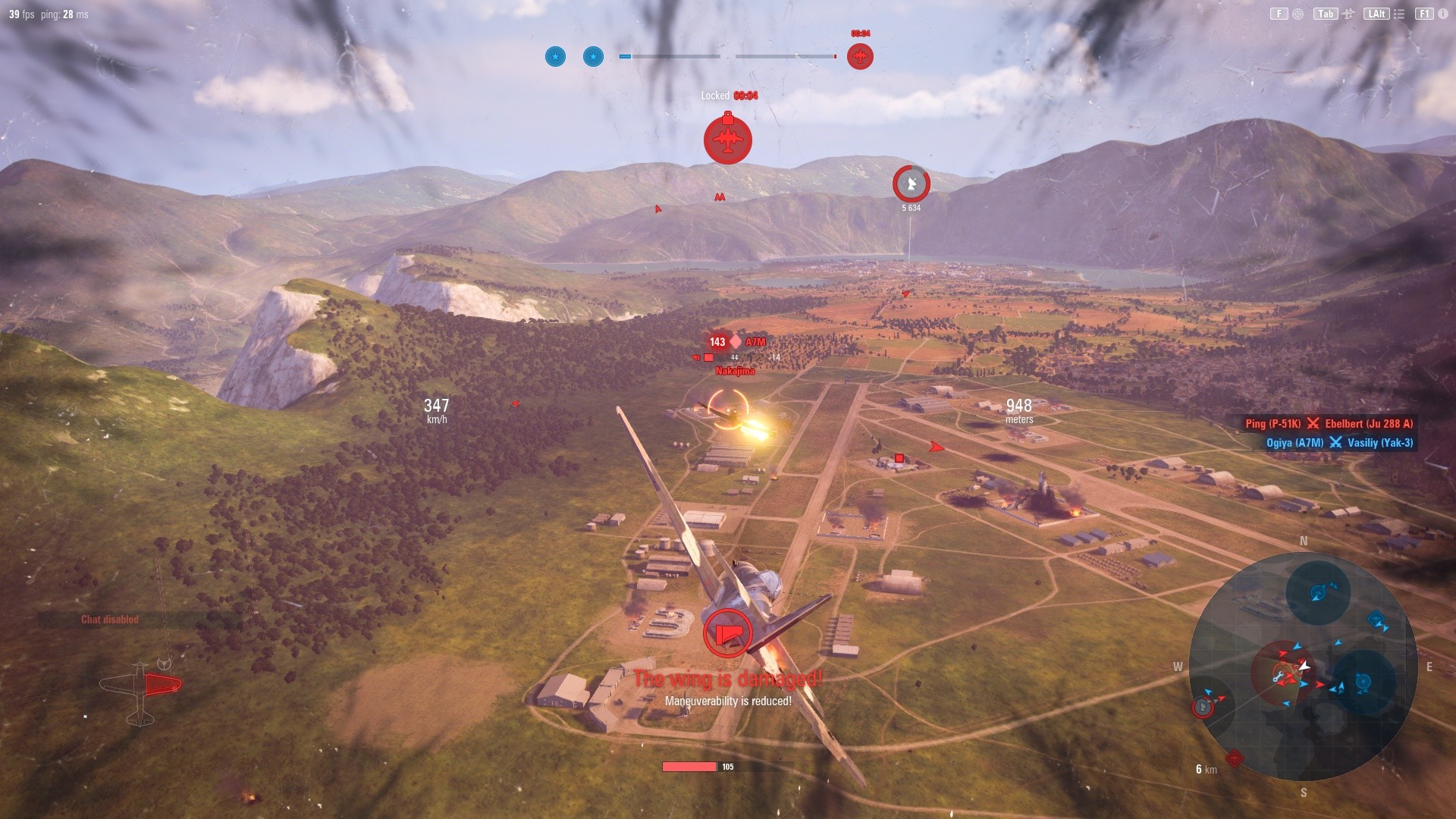Click the Nakajima enemy name label
Image resolution: width=1456 pixels, height=819 pixels.
pyautogui.click(x=735, y=372)
